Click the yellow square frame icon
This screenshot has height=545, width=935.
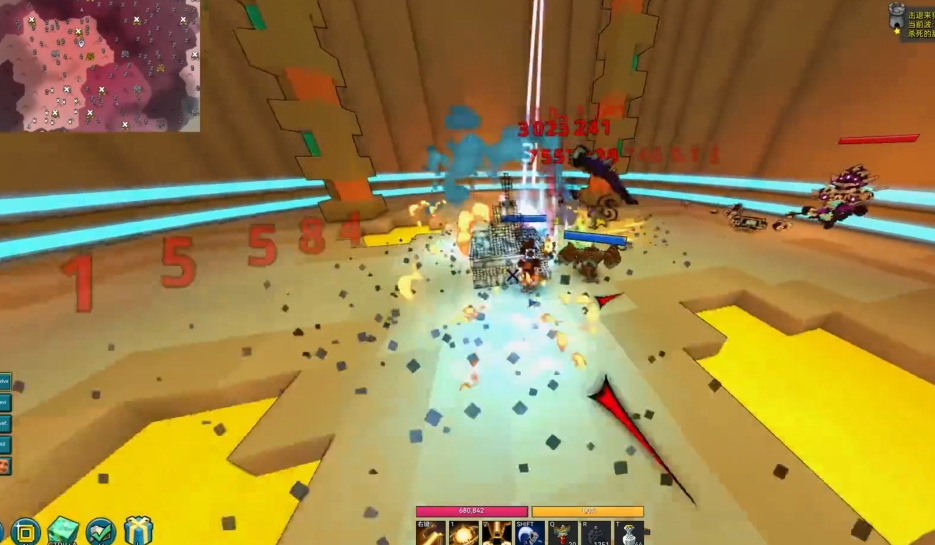[26, 531]
